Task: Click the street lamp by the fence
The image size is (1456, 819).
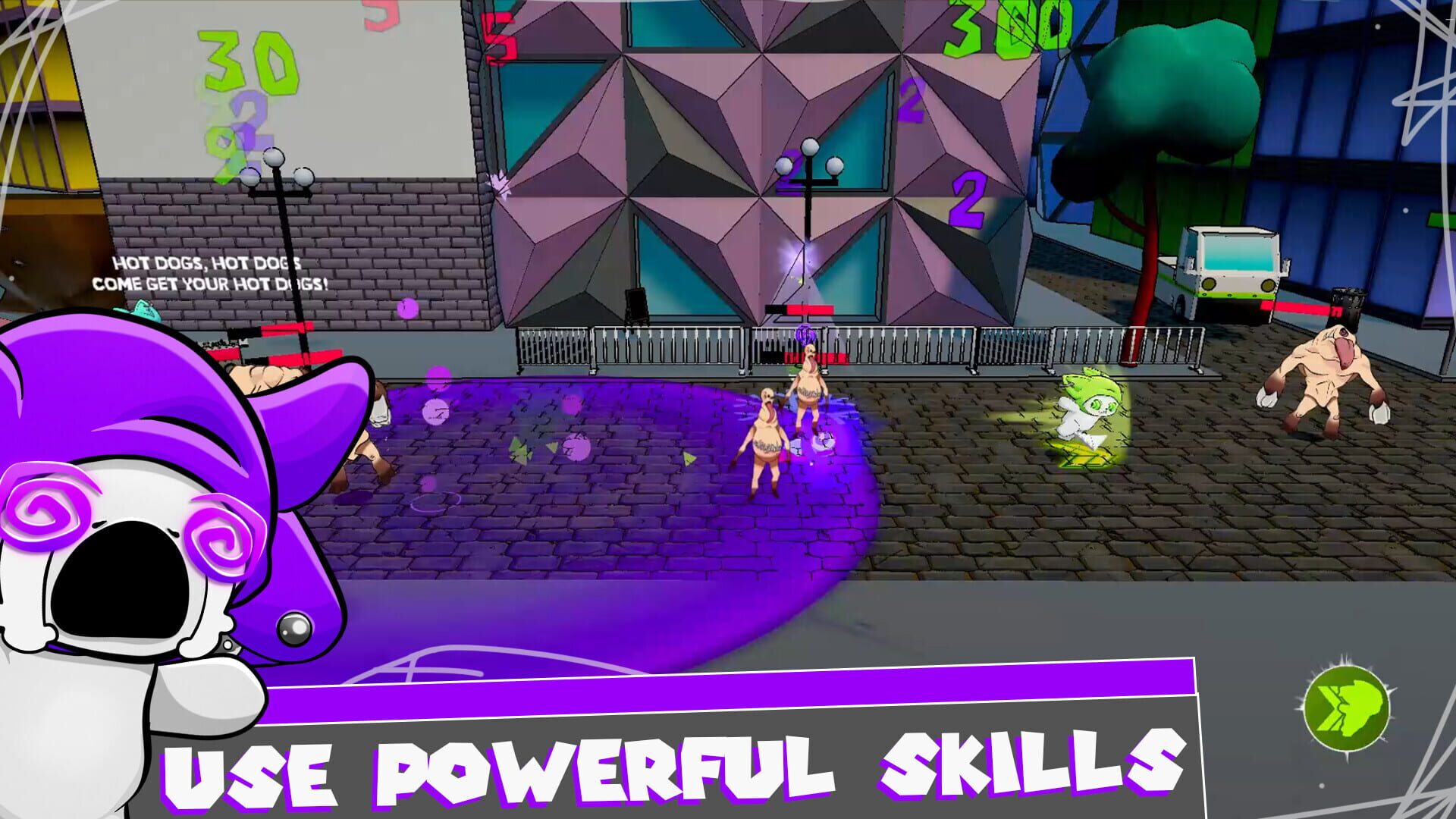Action: click(x=806, y=212)
